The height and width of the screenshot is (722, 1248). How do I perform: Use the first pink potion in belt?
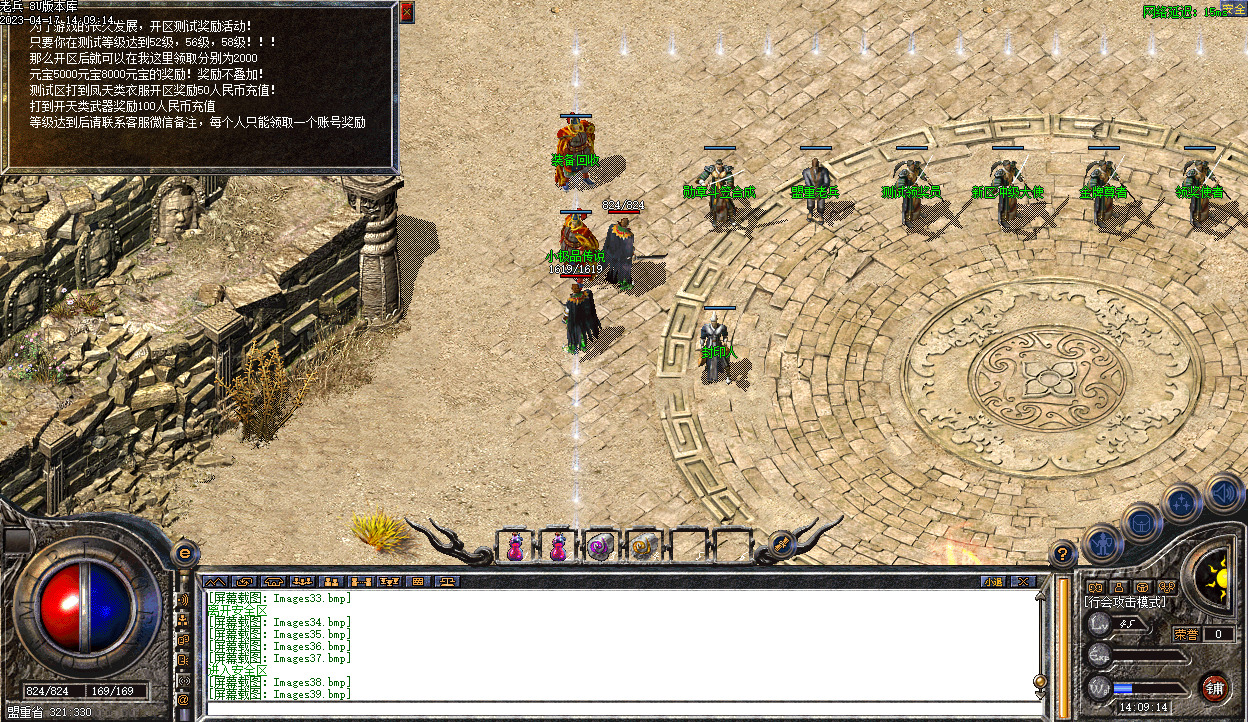tap(515, 547)
